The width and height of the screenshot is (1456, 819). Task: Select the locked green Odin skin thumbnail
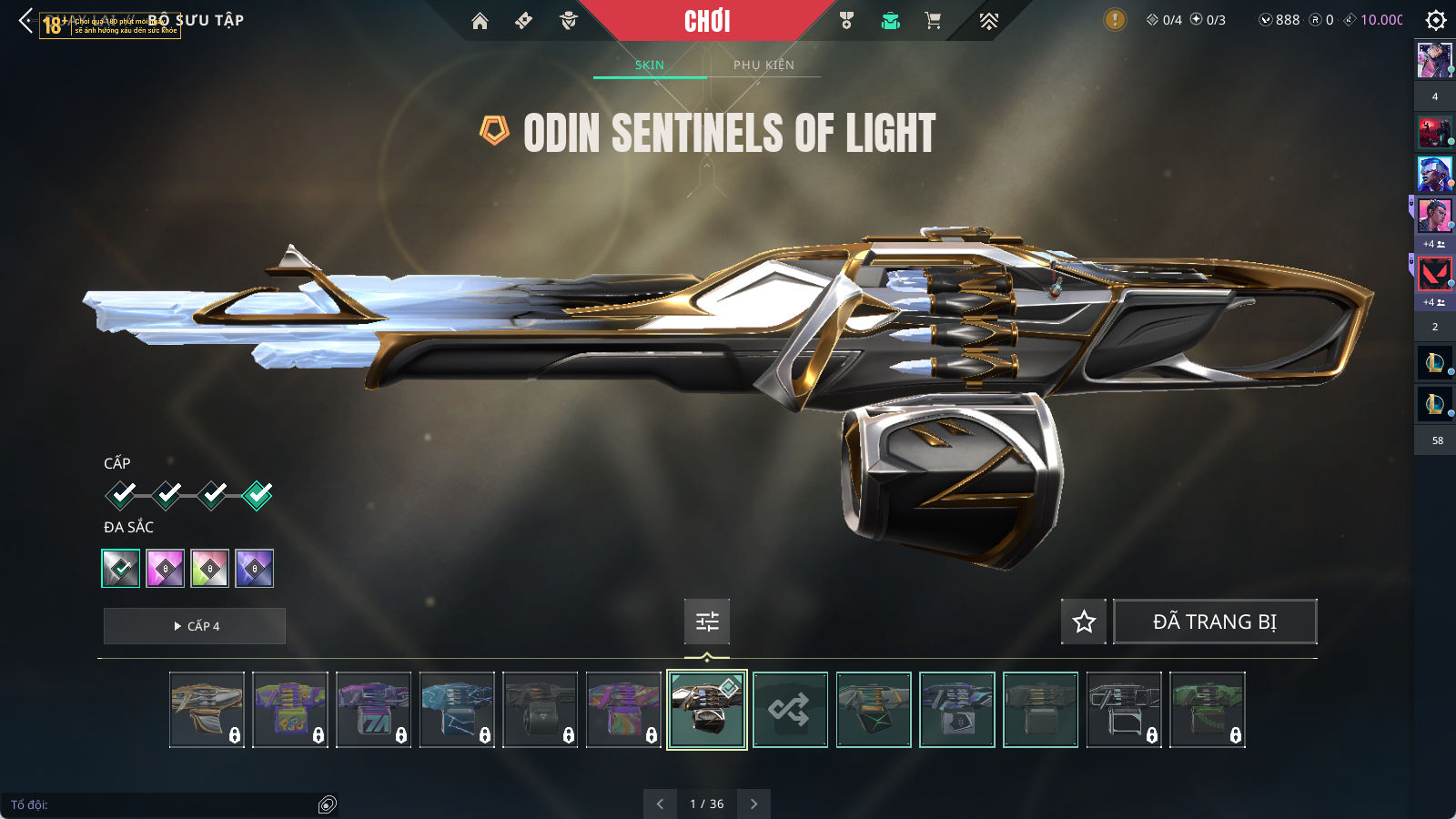point(1207,710)
